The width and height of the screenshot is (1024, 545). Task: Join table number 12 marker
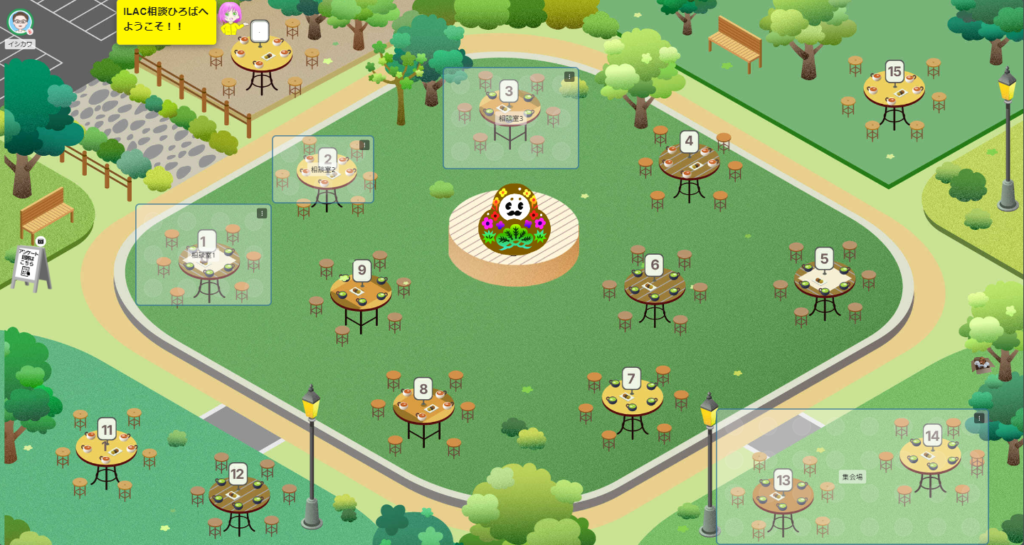[238, 474]
